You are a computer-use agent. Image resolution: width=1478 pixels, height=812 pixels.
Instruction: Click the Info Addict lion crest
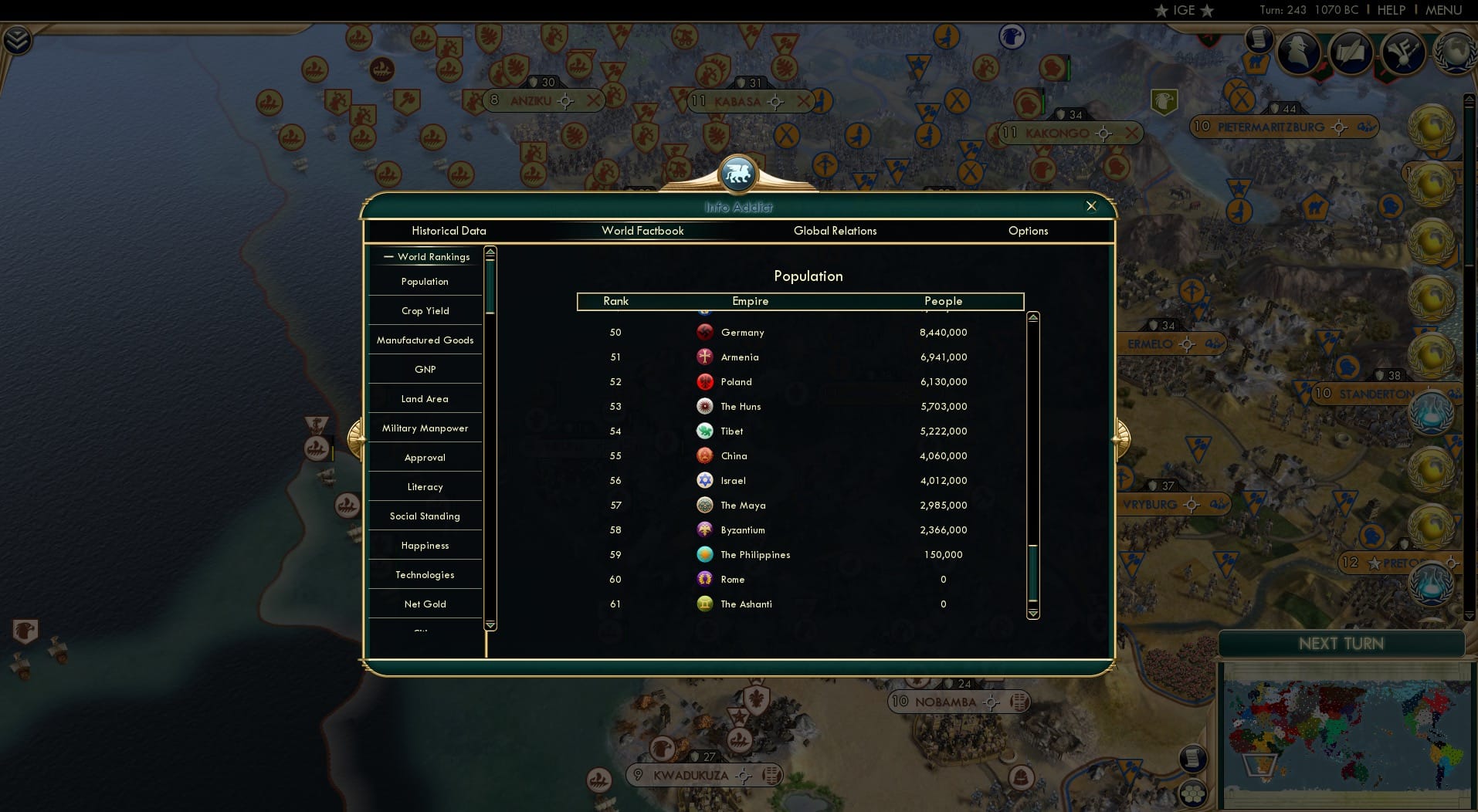point(739,173)
